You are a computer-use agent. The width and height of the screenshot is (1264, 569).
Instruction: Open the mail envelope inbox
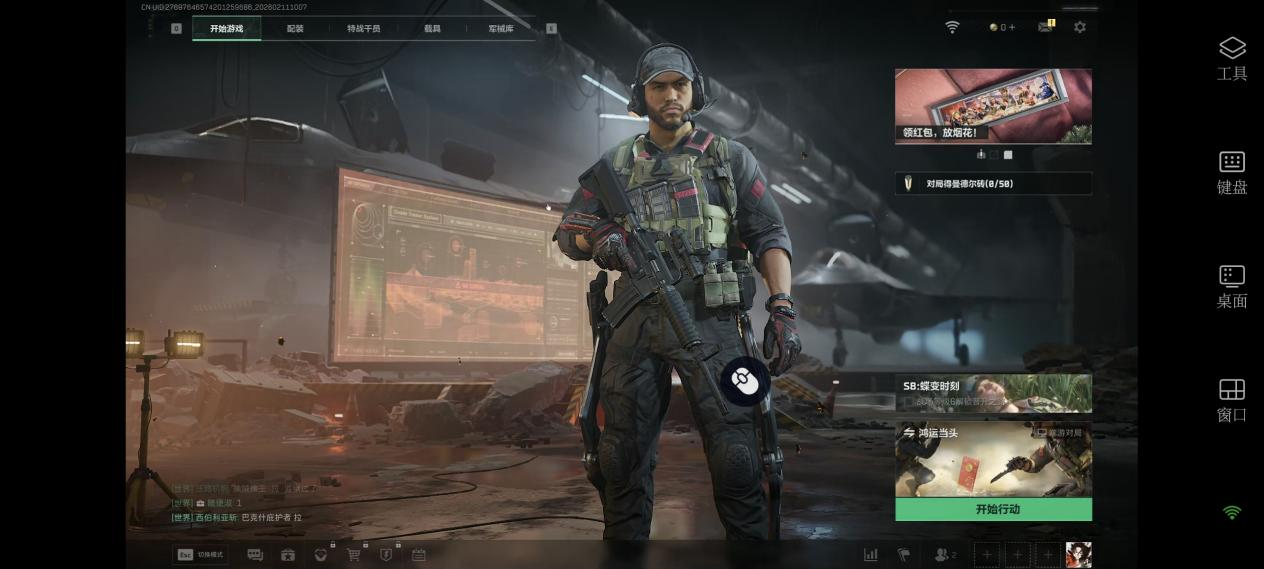pos(1045,27)
